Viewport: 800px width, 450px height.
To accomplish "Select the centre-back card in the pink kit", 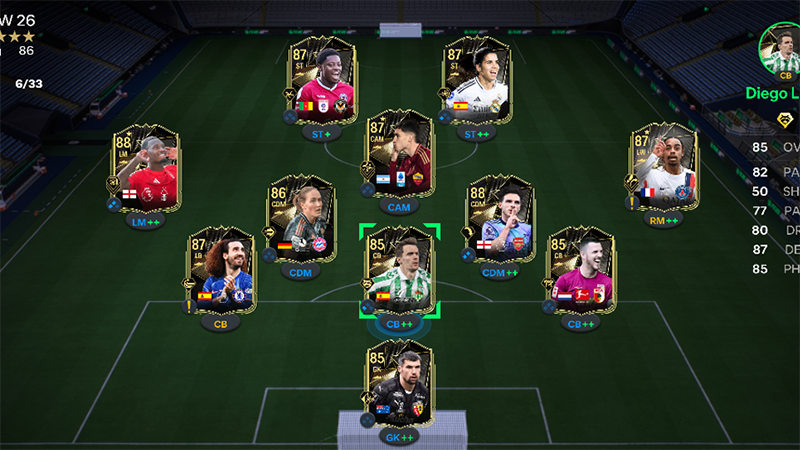I will pos(579,270).
